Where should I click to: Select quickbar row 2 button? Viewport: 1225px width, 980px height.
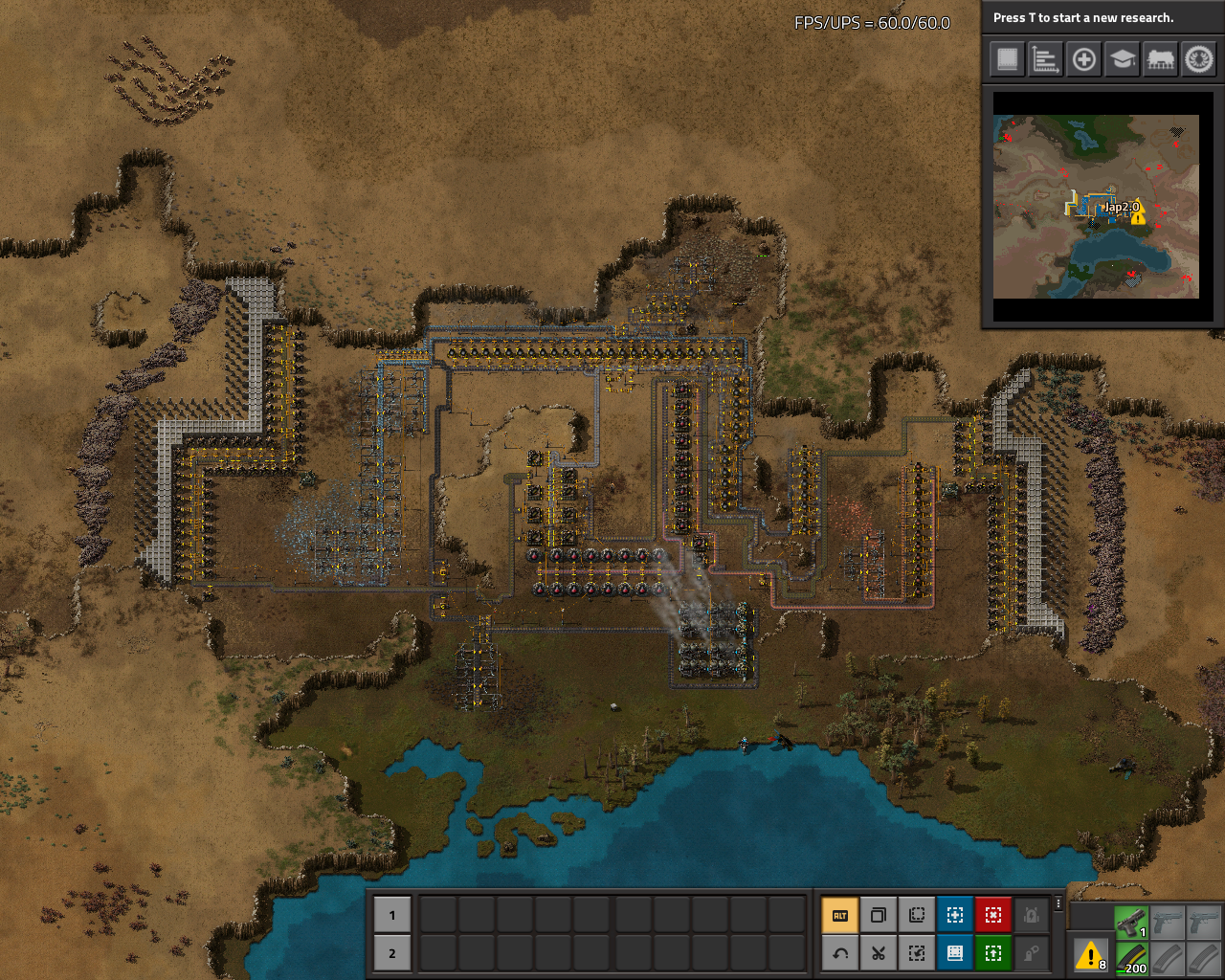click(x=391, y=953)
